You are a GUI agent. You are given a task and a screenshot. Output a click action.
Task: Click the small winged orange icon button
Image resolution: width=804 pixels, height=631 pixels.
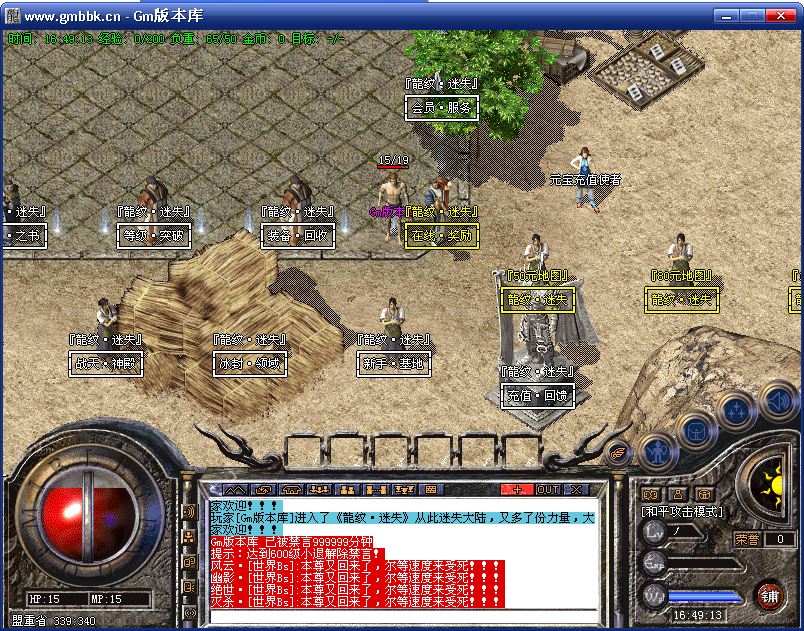618,453
